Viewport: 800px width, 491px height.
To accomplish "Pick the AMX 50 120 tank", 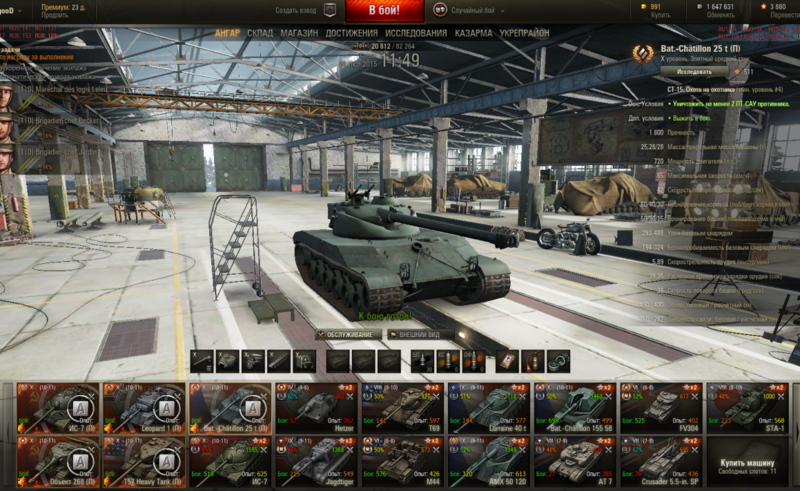I will coord(490,459).
